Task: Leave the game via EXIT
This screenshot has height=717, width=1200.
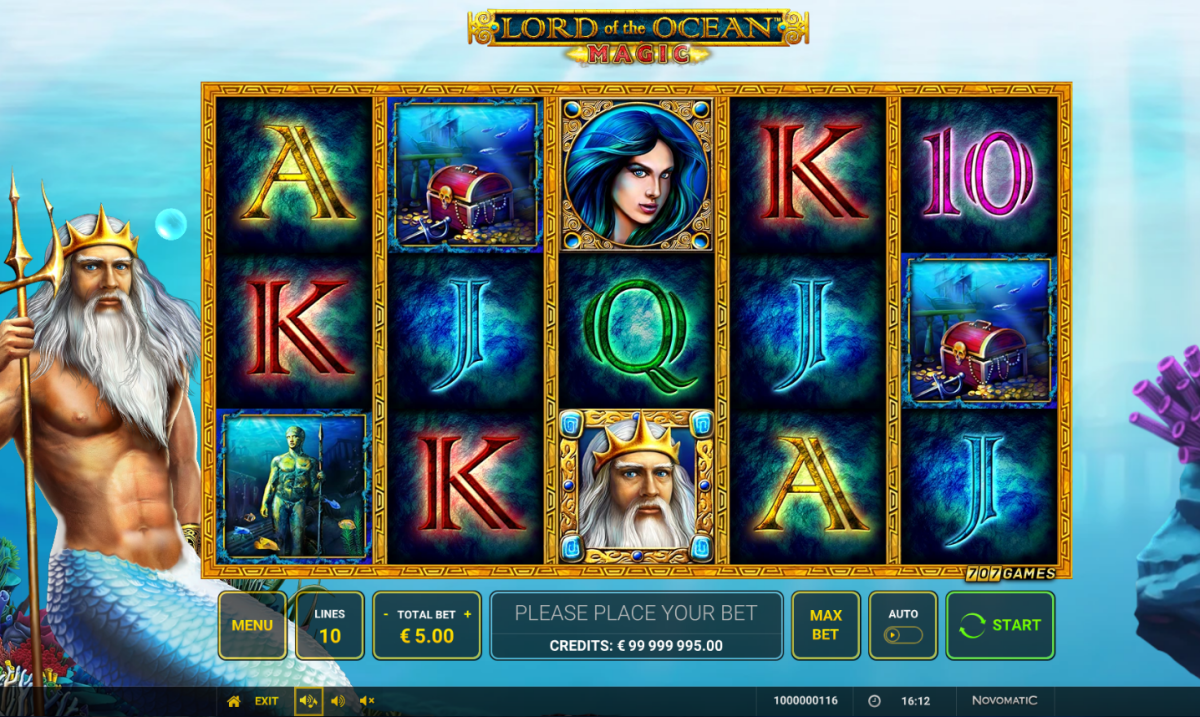Action: 266,701
